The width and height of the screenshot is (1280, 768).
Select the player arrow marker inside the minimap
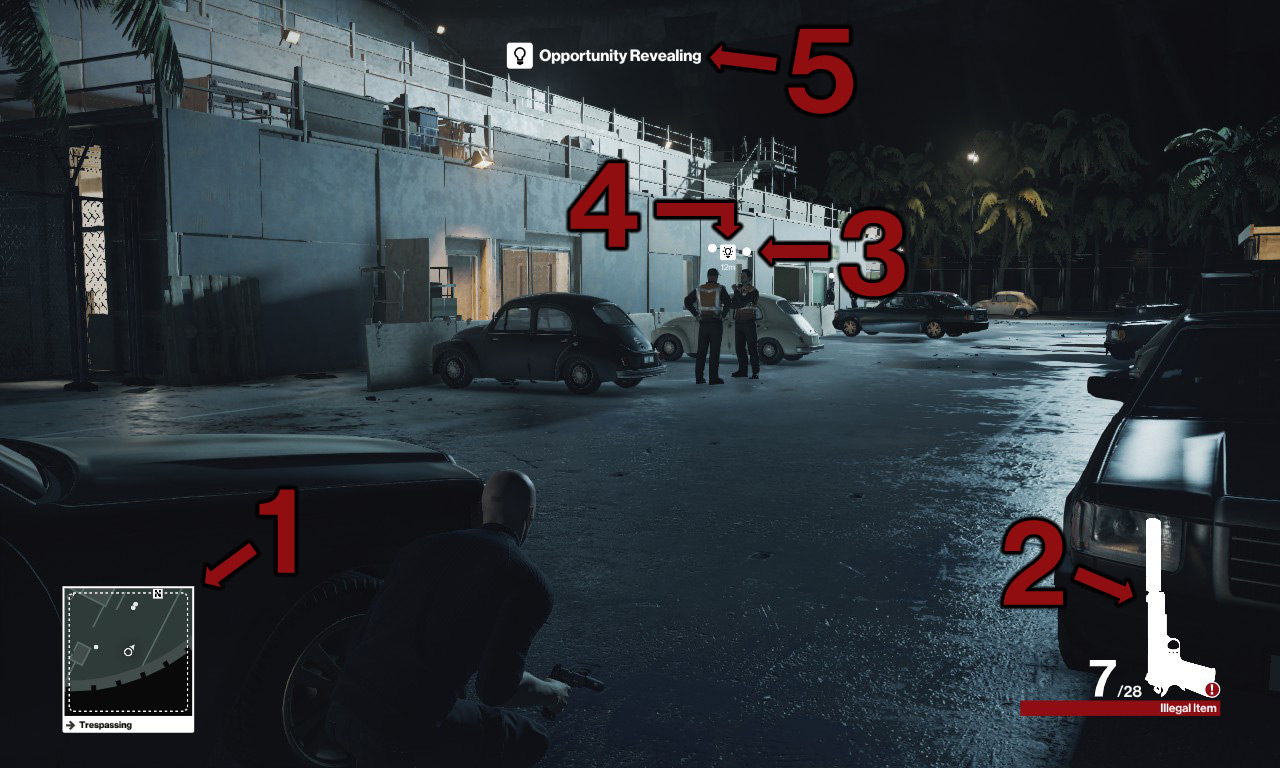pyautogui.click(x=128, y=652)
